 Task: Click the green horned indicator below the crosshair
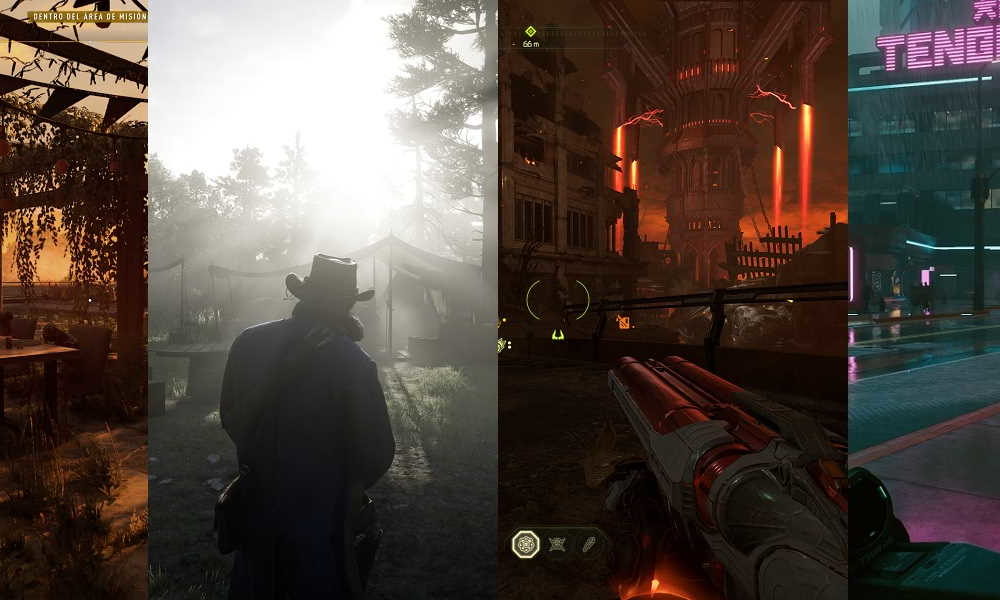(557, 334)
